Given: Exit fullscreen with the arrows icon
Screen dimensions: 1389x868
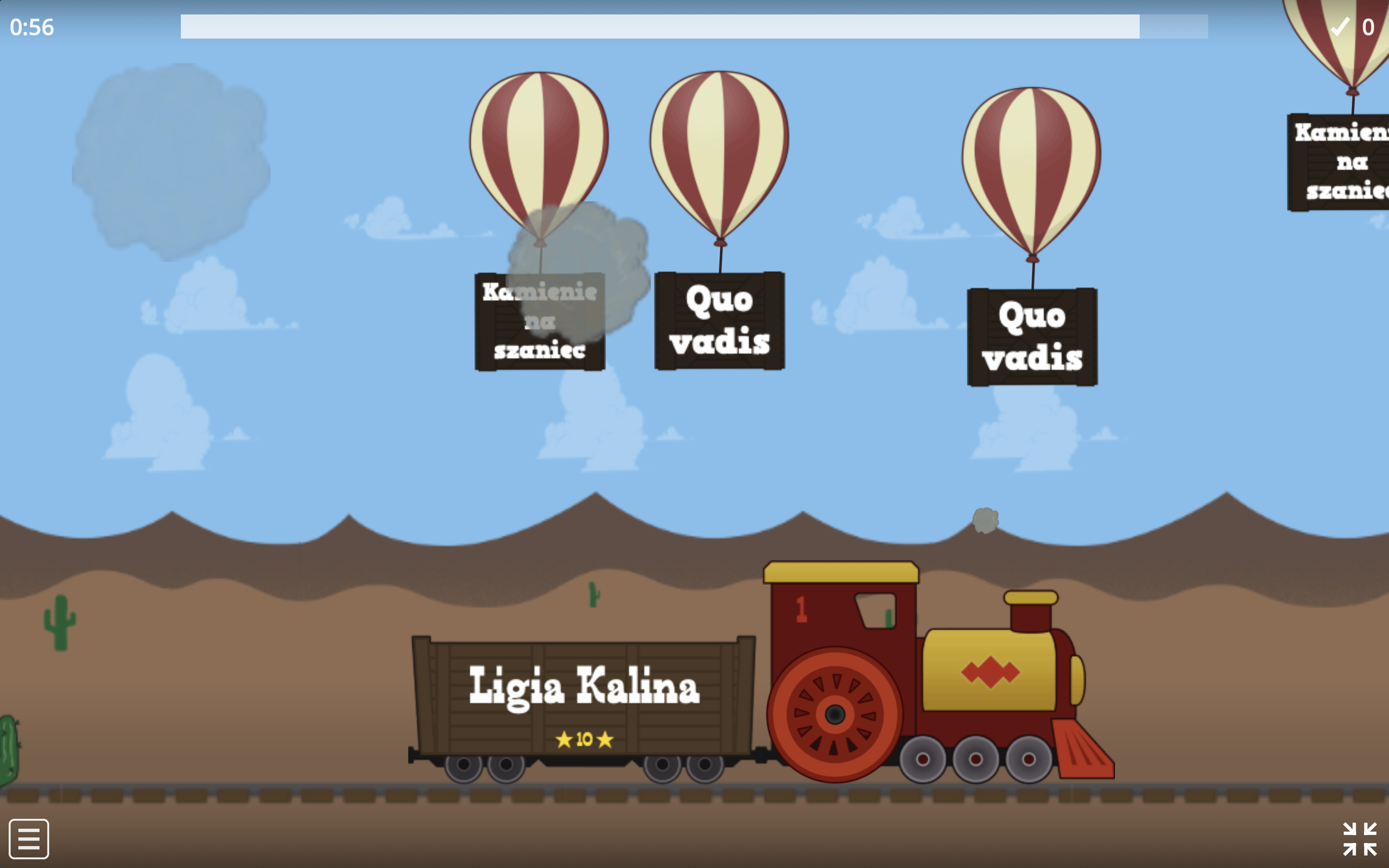Looking at the screenshot, I should point(1359,839).
